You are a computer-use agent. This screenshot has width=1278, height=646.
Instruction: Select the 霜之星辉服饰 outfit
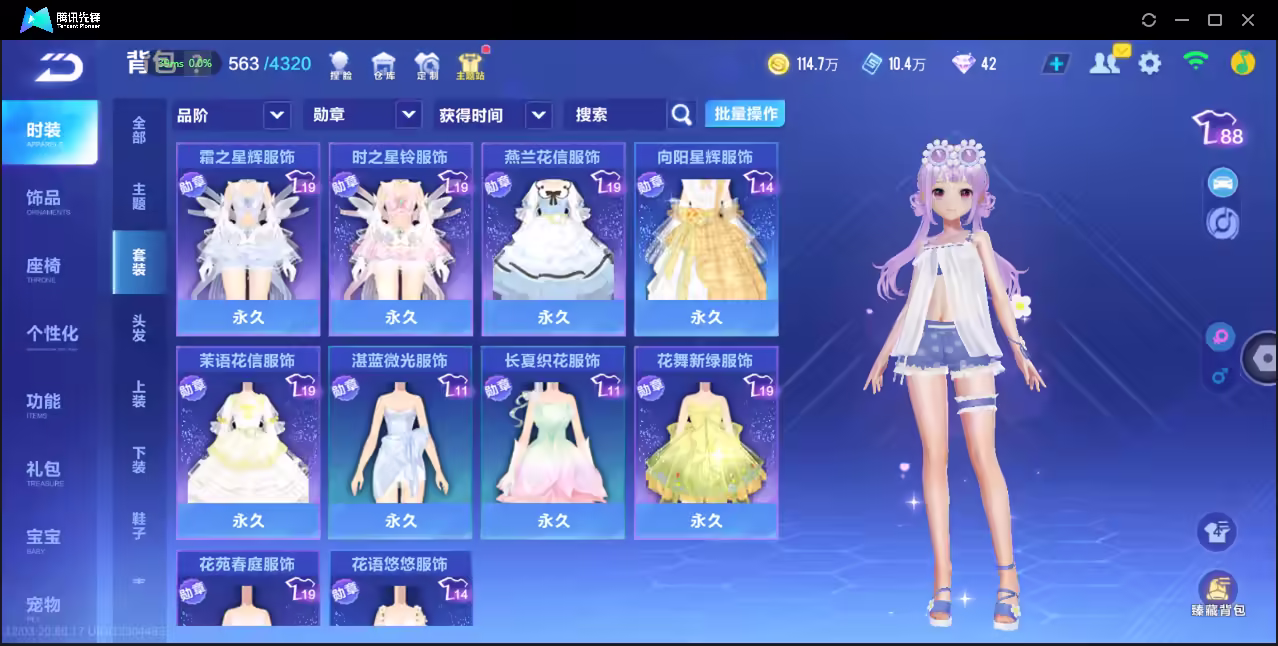248,239
